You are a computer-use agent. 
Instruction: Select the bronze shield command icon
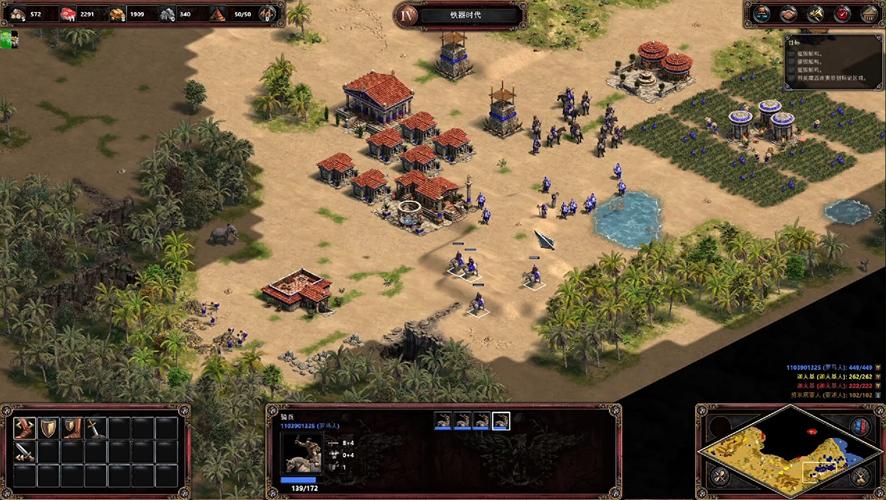coord(48,428)
